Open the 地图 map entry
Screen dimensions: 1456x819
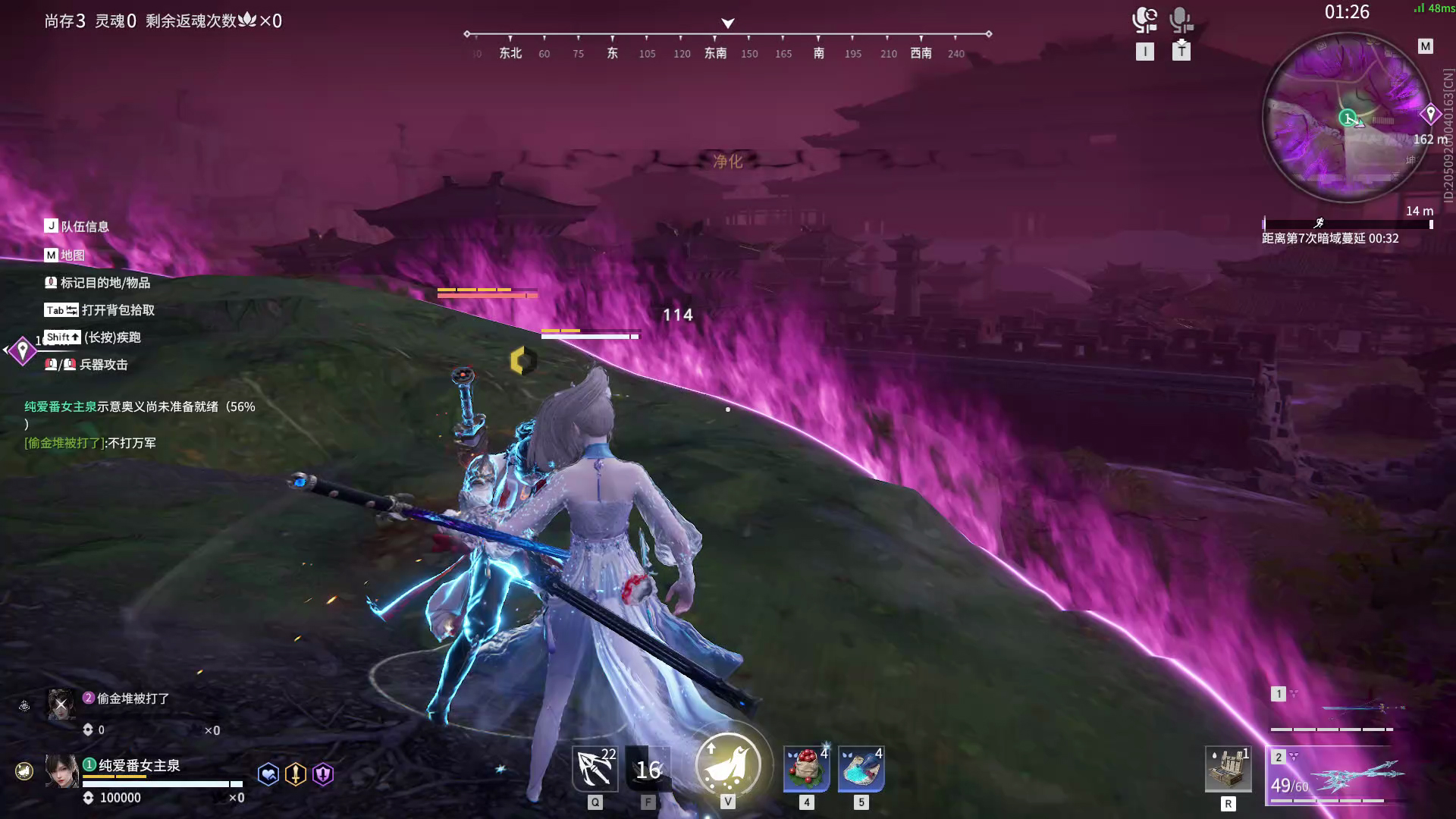tap(65, 255)
